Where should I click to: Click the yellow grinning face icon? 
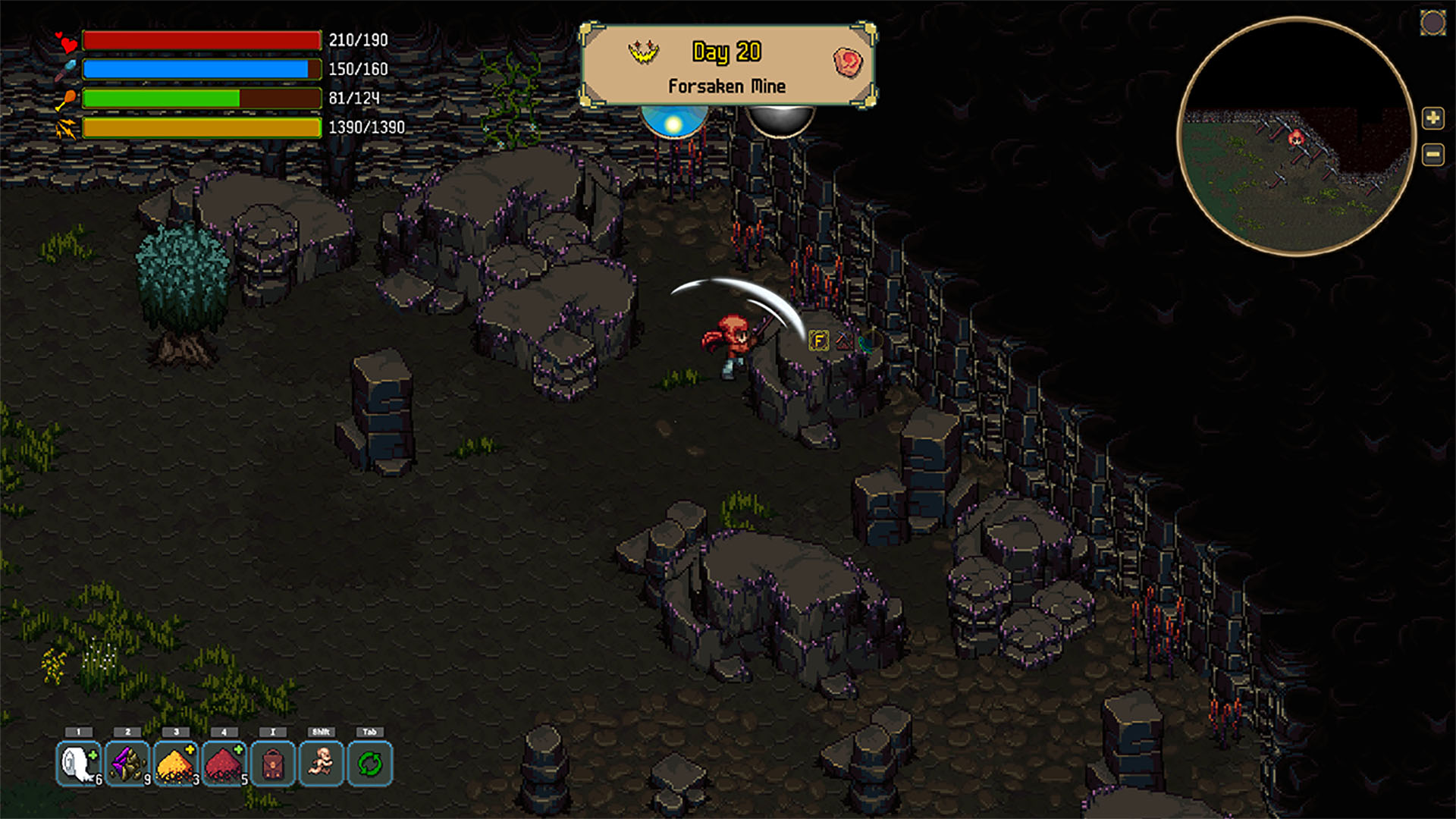pyautogui.click(x=643, y=52)
